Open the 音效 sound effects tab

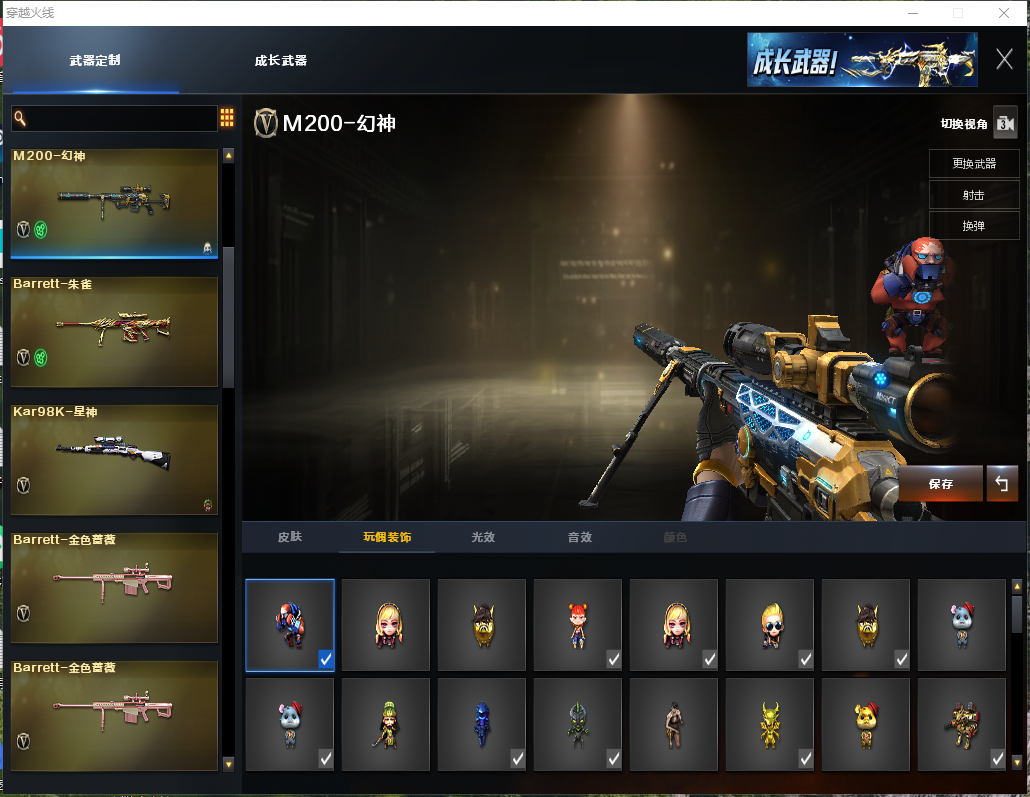coord(580,537)
